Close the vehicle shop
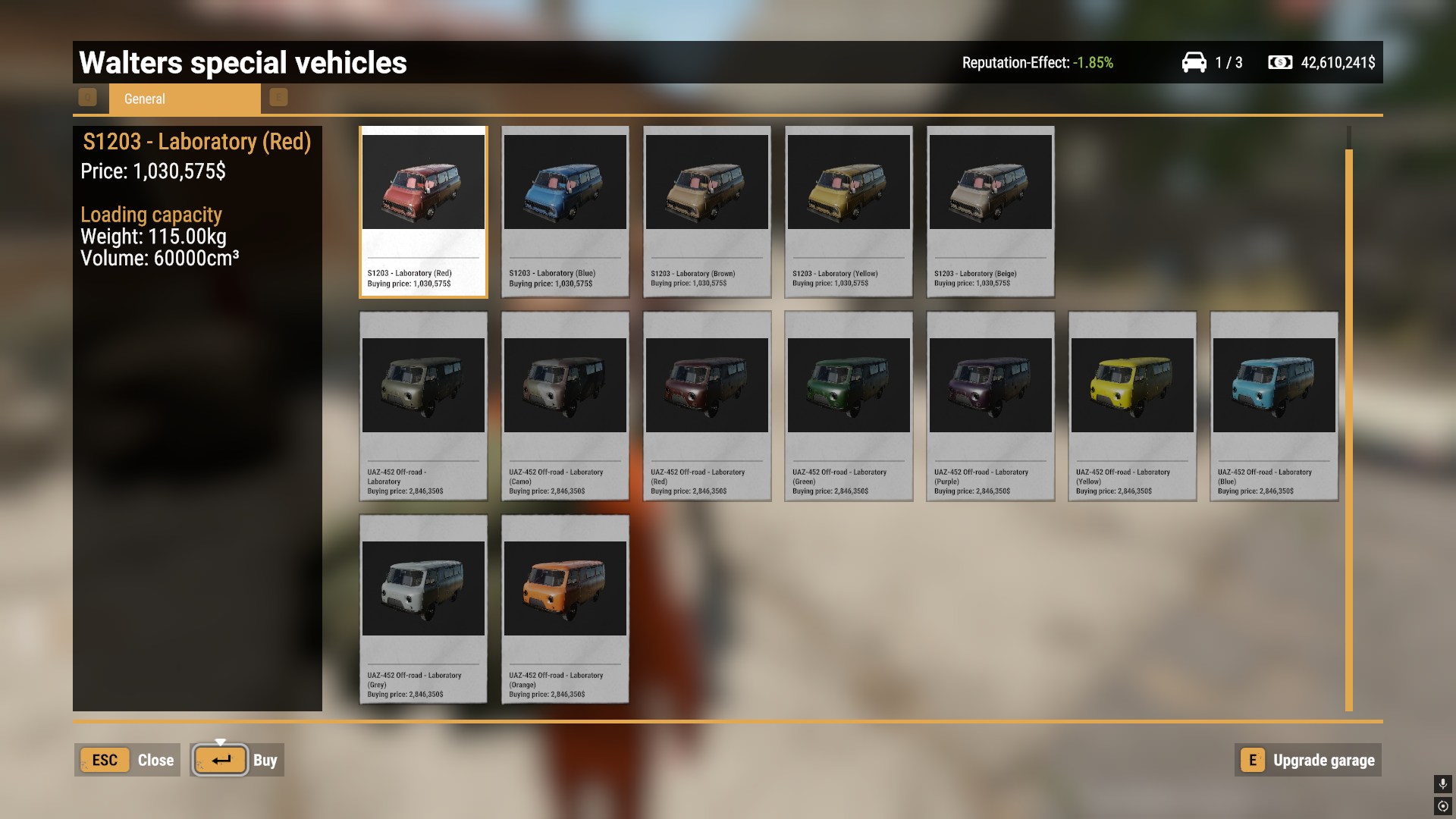Image resolution: width=1456 pixels, height=819 pixels. coord(127,760)
